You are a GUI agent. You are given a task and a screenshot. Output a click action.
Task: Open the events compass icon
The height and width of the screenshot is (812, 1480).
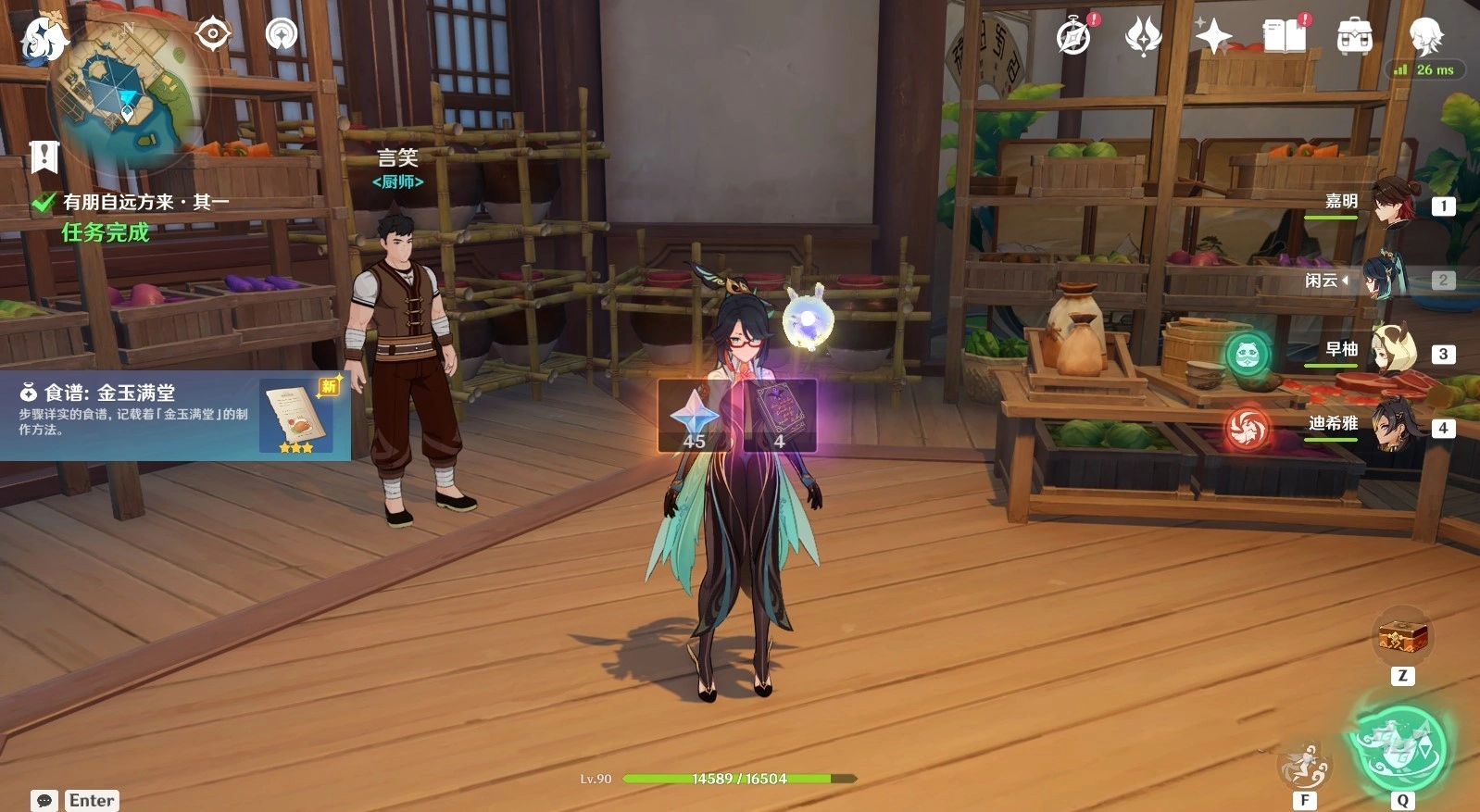tap(1073, 37)
